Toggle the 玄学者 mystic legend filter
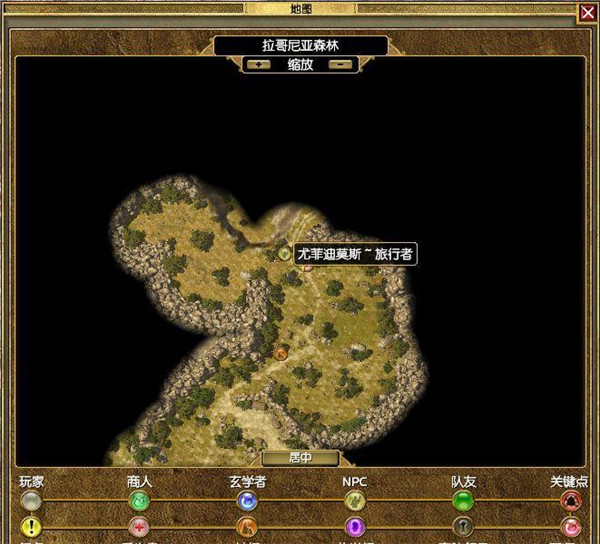Image resolution: width=600 pixels, height=544 pixels. click(x=247, y=500)
